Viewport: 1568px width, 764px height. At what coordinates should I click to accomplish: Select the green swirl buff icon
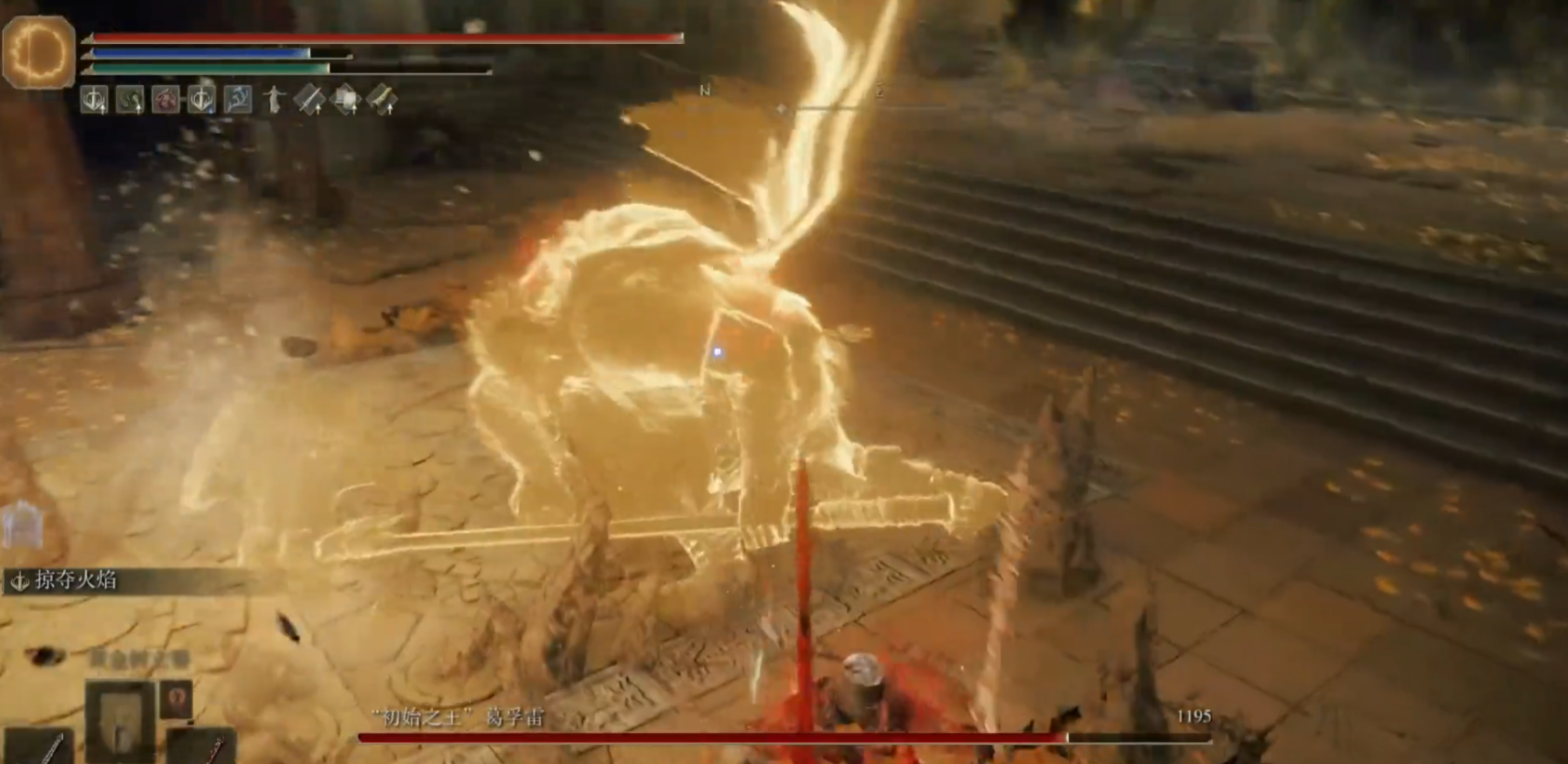point(130,99)
